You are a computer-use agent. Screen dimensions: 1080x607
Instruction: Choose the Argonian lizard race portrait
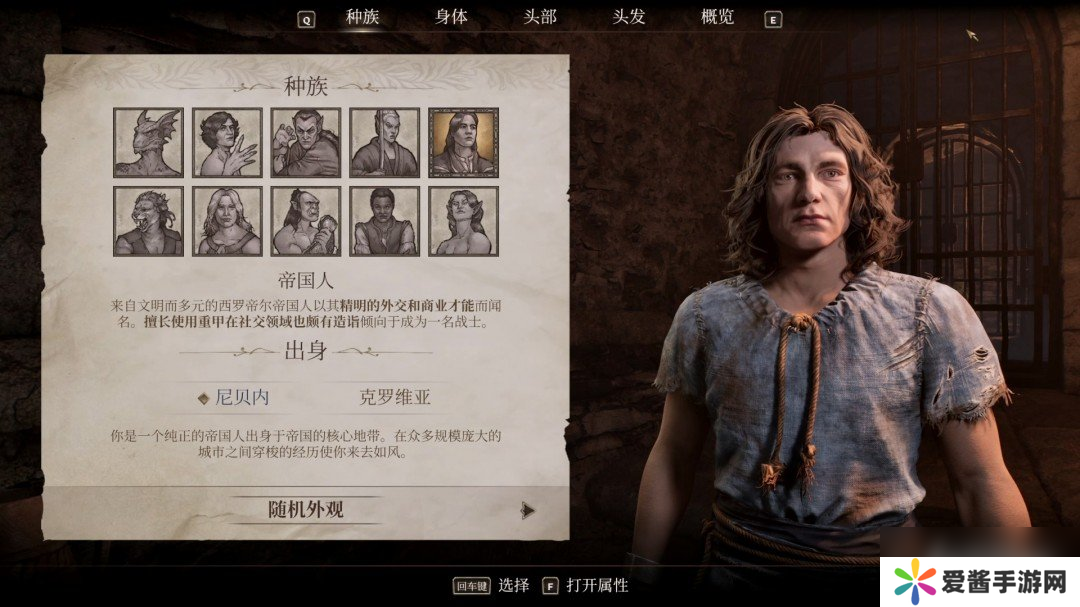click(x=148, y=142)
